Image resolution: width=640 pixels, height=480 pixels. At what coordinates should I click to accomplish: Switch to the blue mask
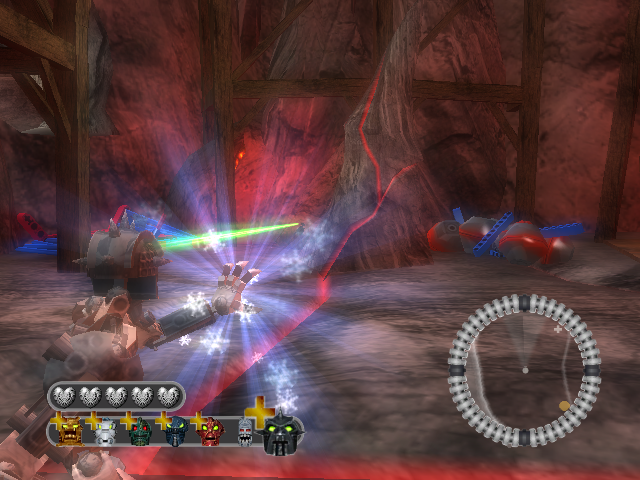176,432
